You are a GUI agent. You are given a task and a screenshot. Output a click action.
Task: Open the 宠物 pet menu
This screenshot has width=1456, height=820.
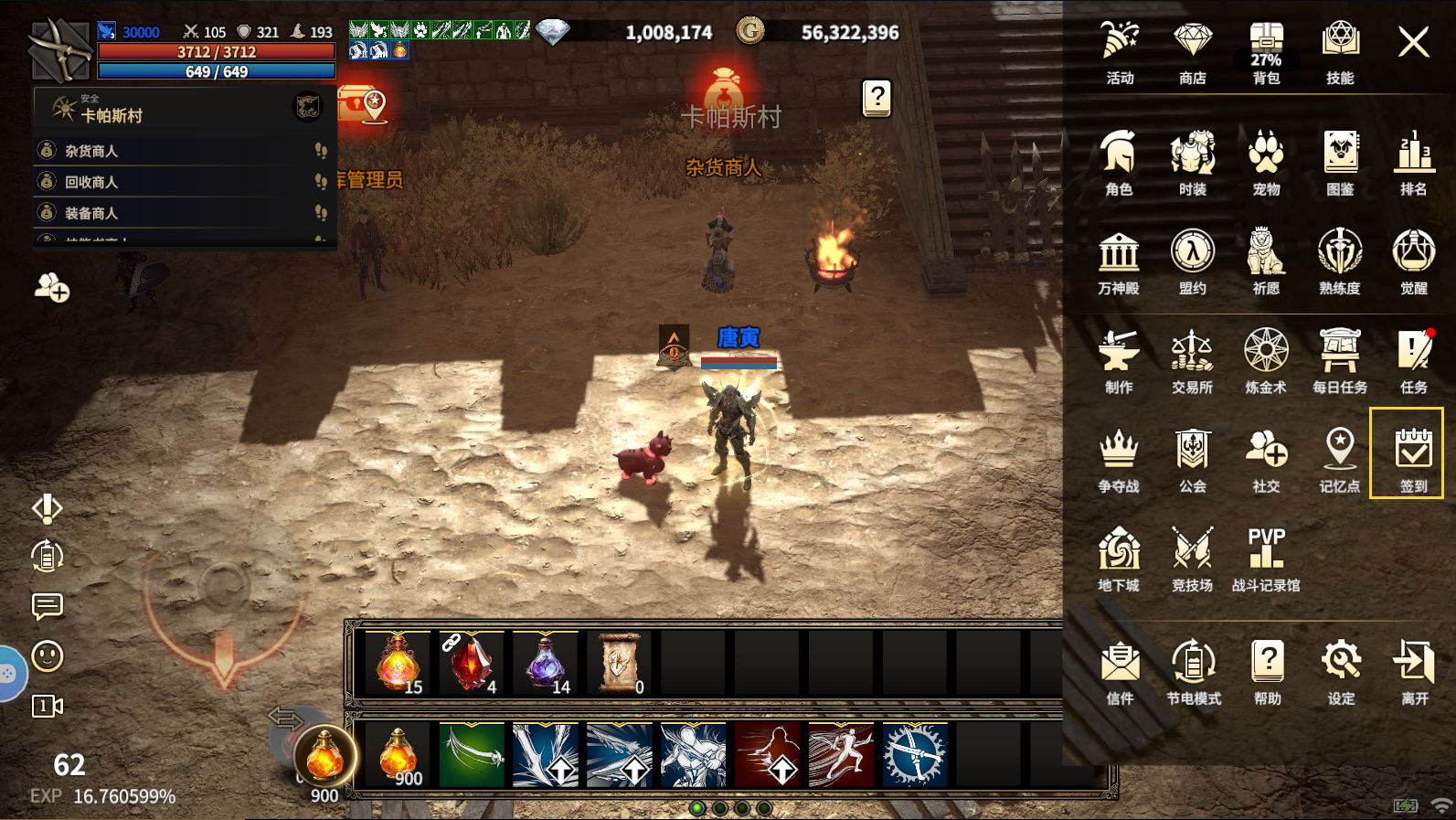point(1266,163)
